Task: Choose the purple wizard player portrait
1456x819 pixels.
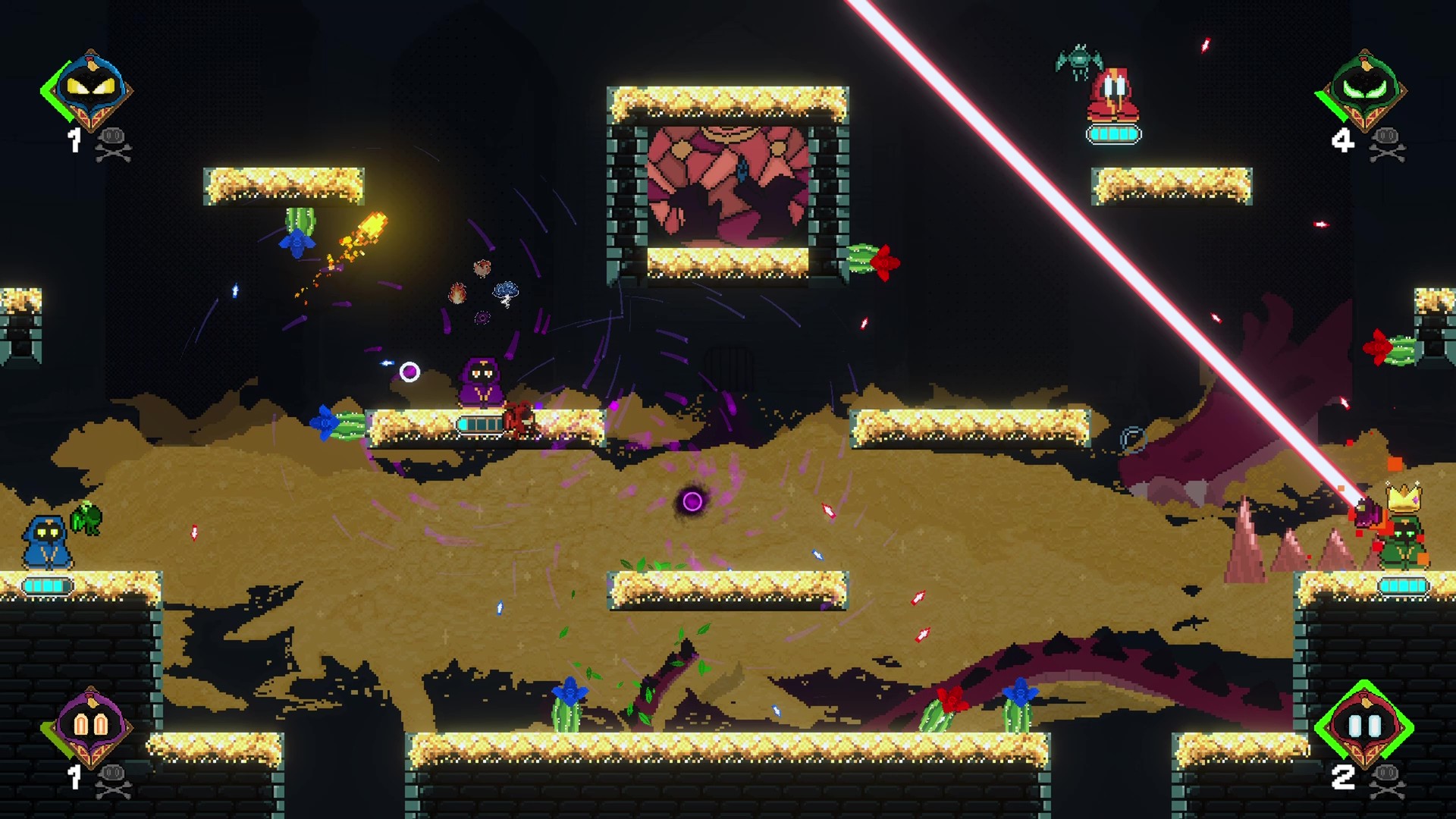Action: coord(90,726)
